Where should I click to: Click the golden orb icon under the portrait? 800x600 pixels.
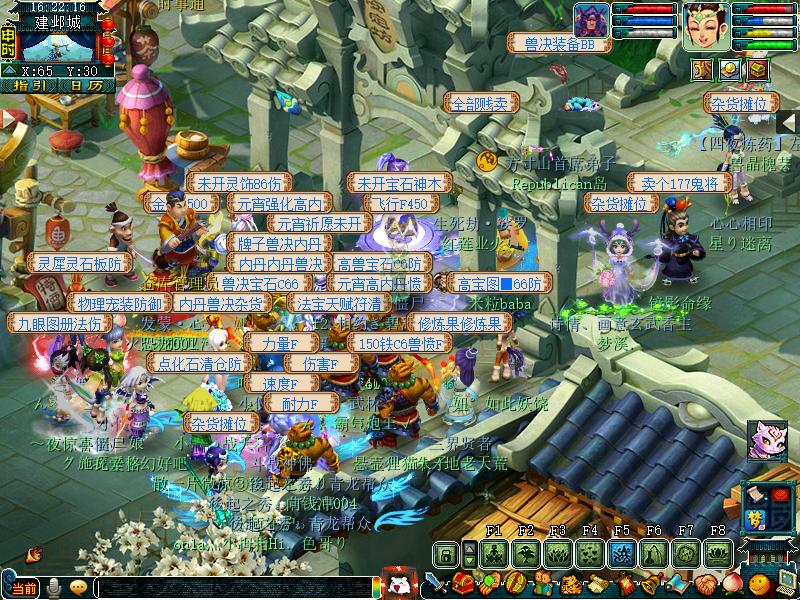click(730, 69)
